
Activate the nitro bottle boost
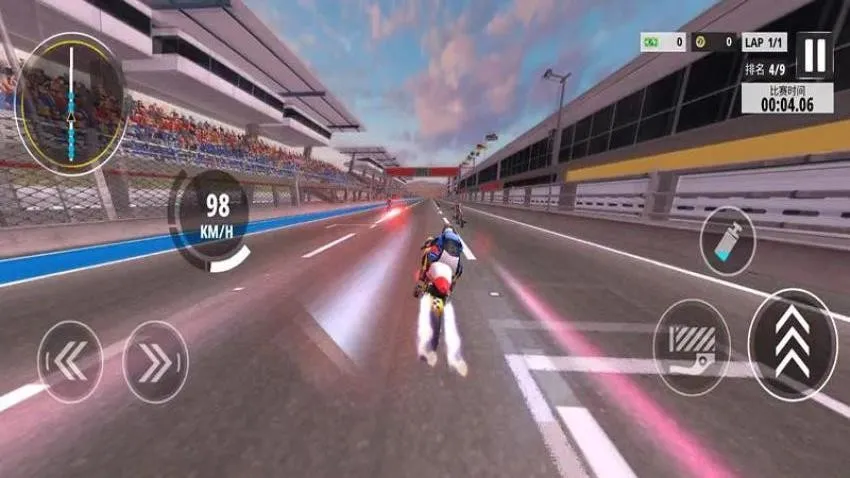727,241
